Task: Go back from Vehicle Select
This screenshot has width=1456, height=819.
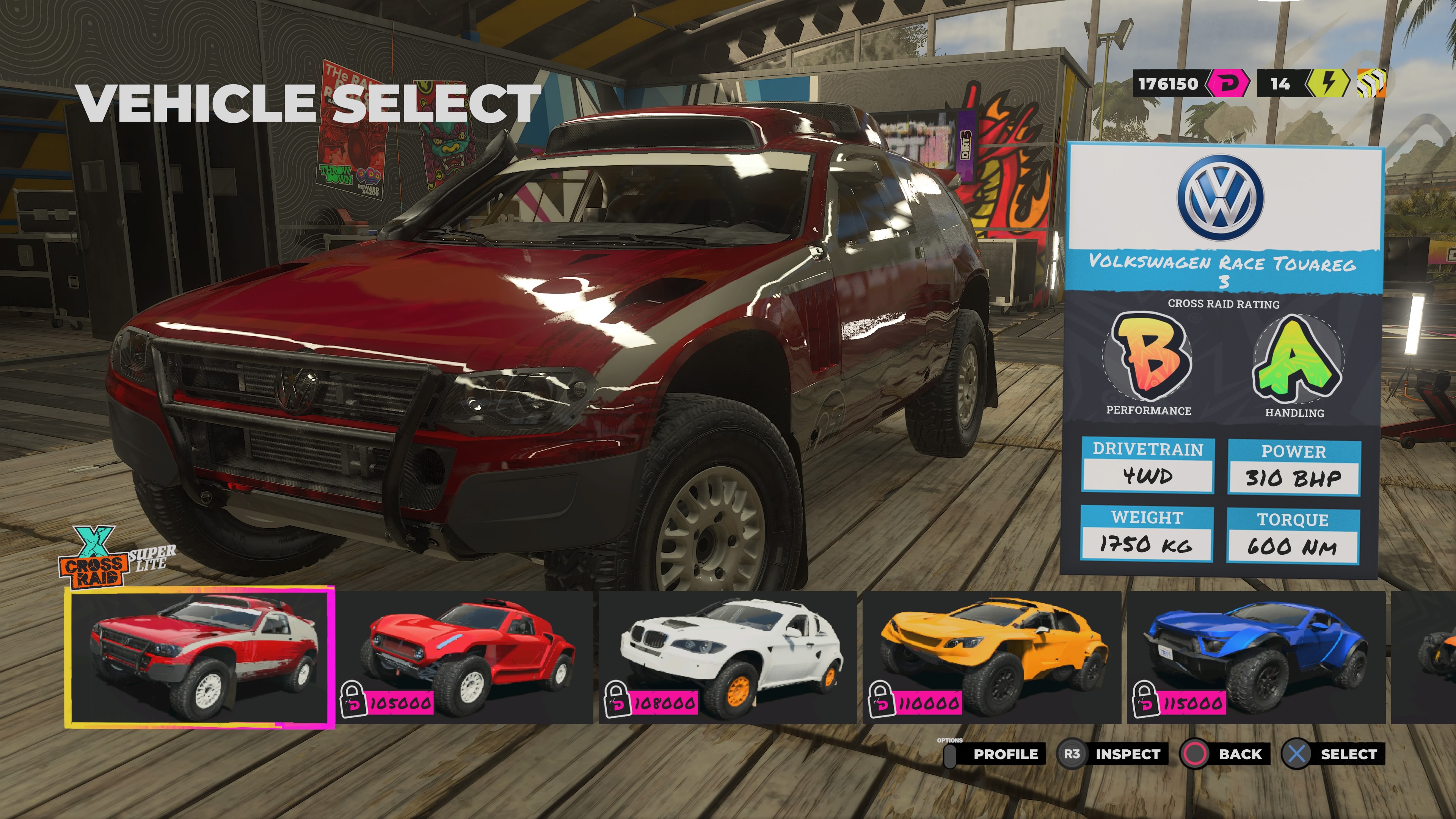Action: (x=1225, y=754)
